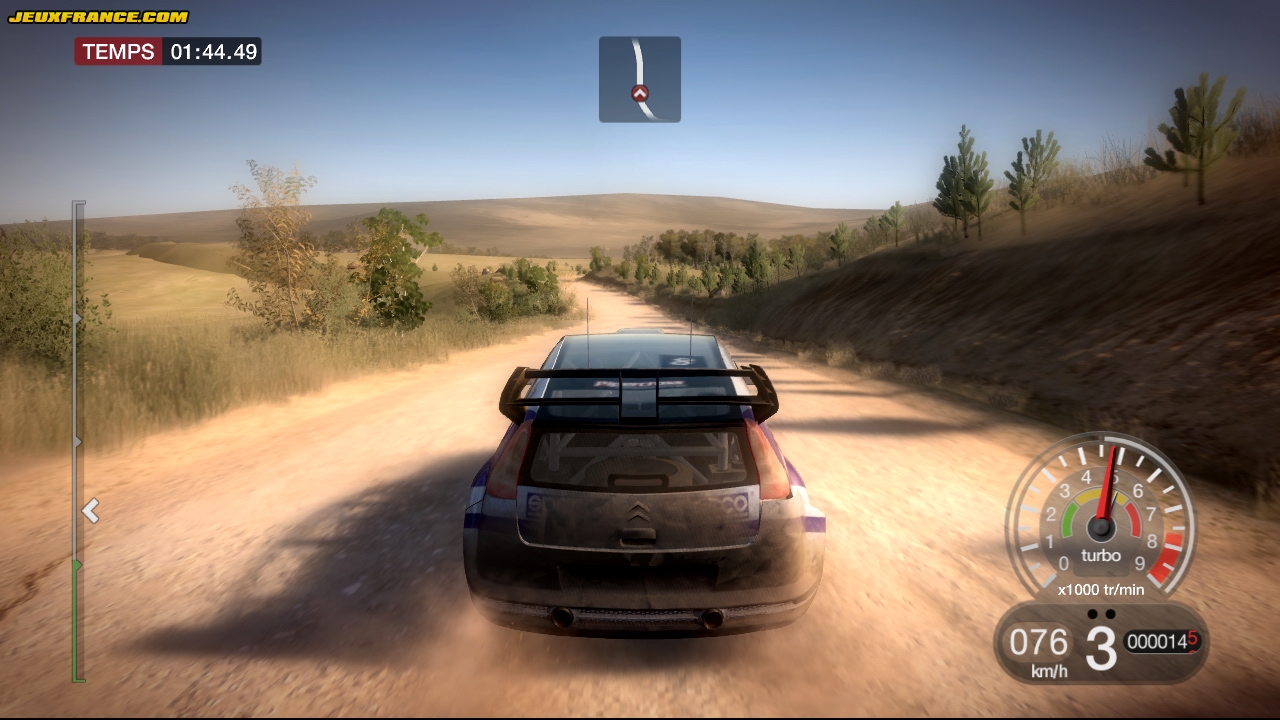Toggle the left warning light above the gear
Viewport: 1280px width, 720px height.
[x=1092, y=614]
